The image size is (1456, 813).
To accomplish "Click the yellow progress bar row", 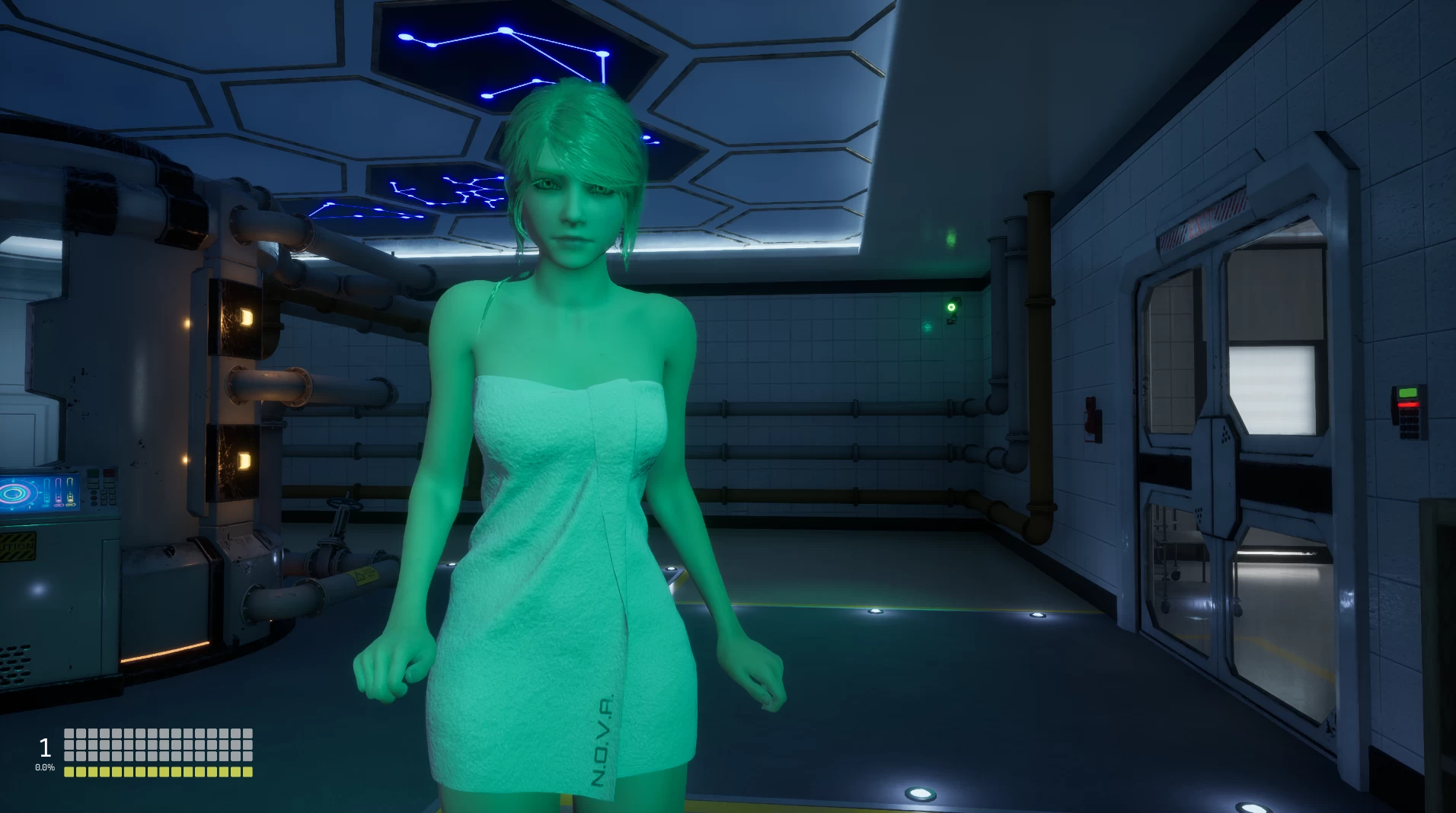I will click(158, 772).
